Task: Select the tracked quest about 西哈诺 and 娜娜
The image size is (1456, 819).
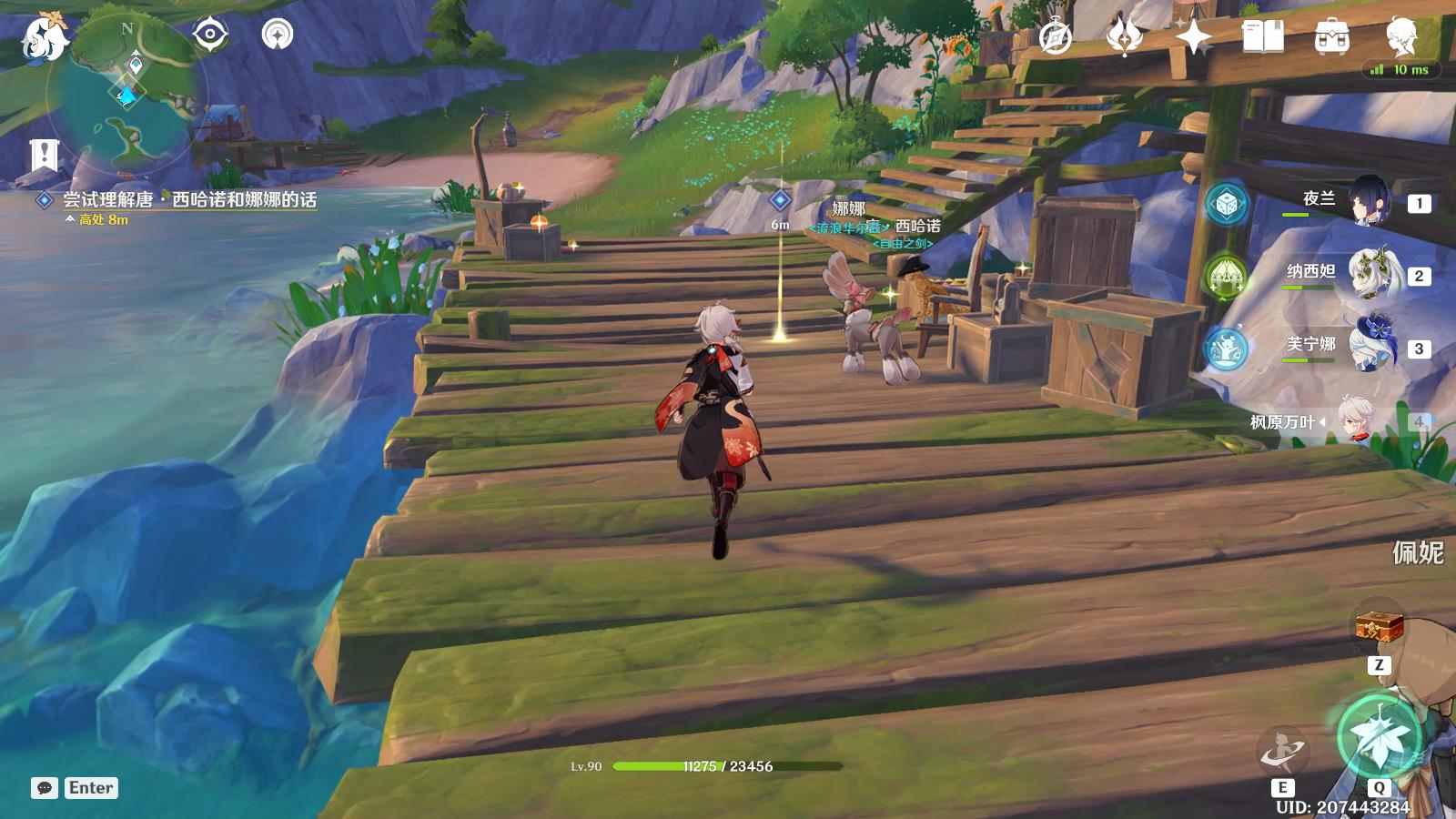Action: pyautogui.click(x=189, y=200)
